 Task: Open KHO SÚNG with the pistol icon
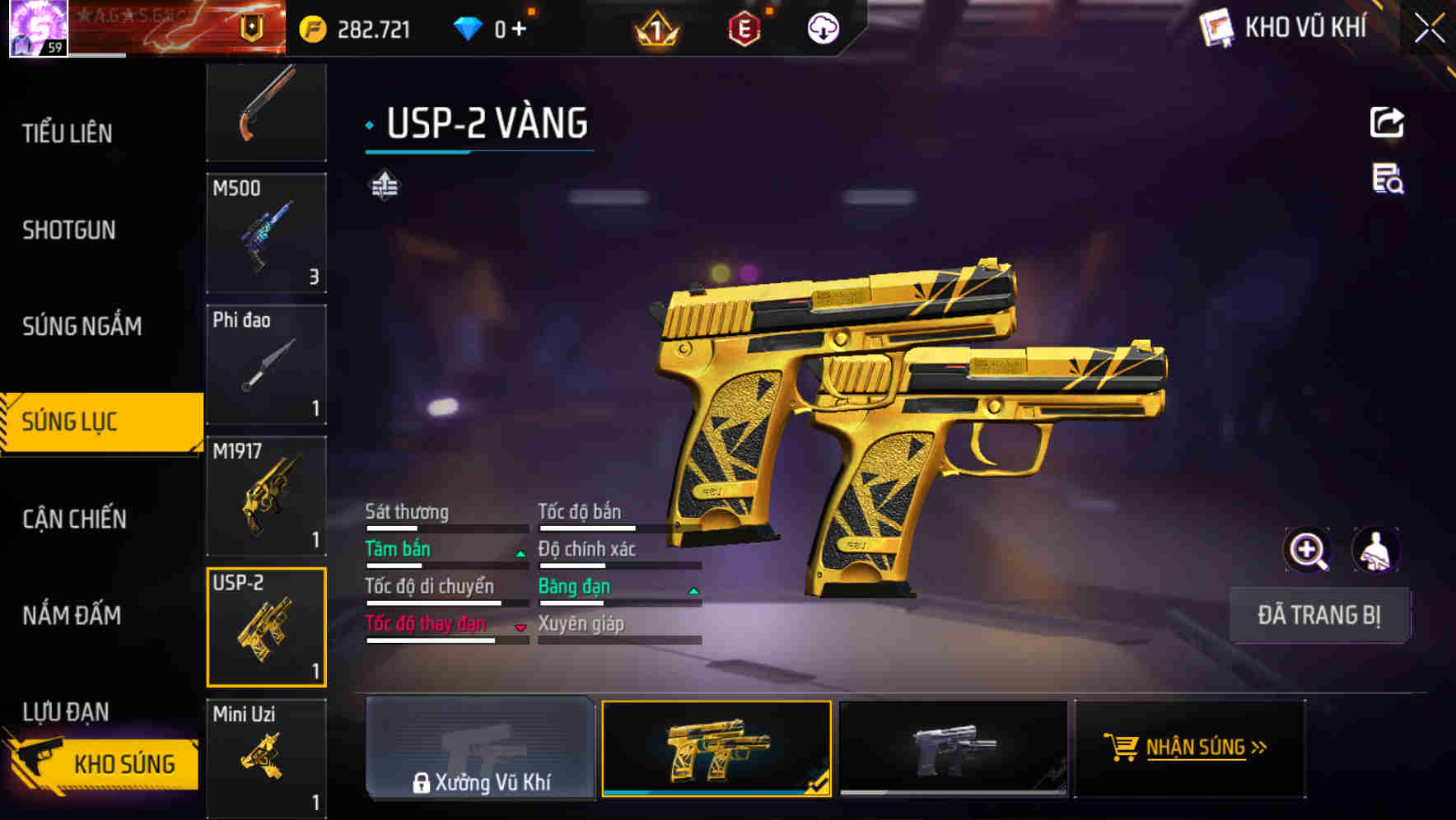[100, 763]
